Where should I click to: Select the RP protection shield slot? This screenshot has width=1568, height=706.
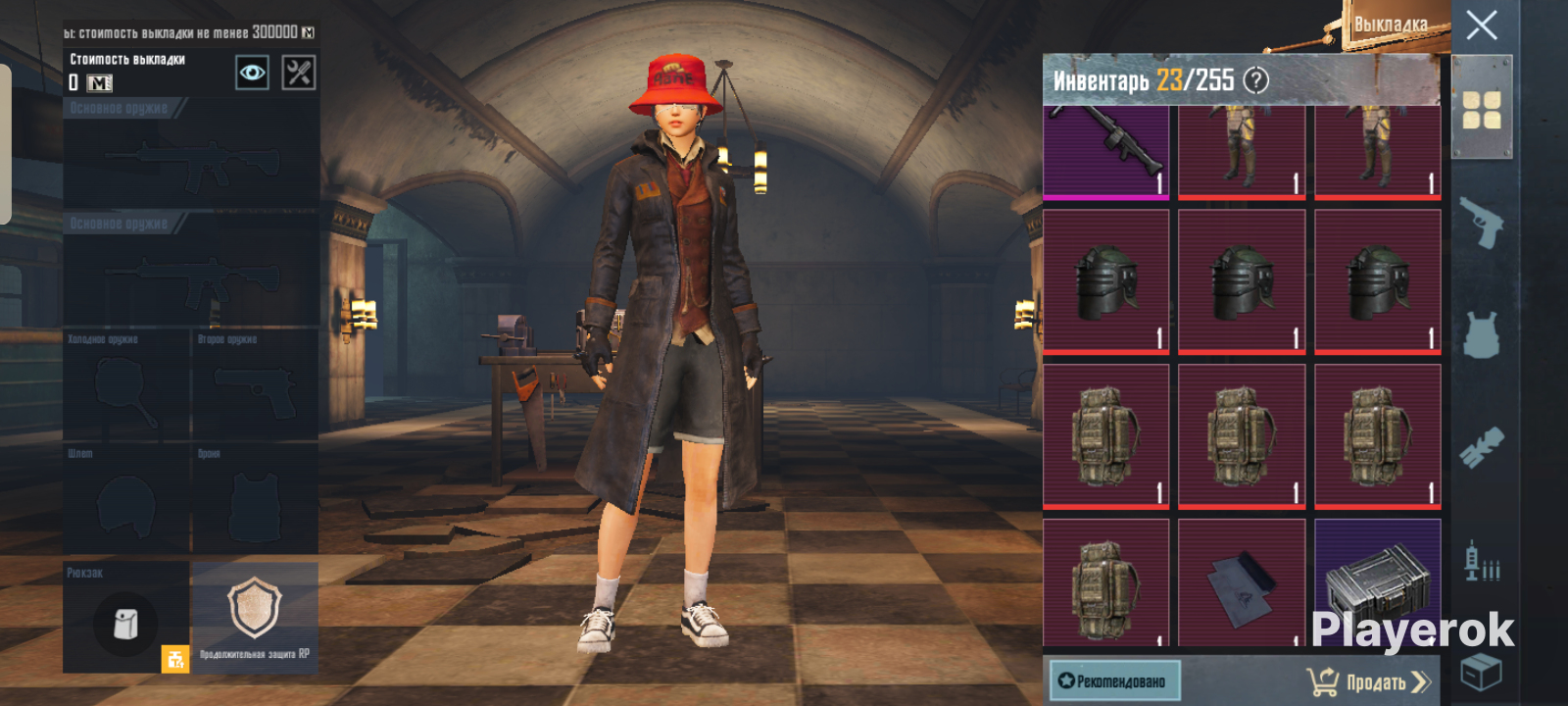click(x=255, y=618)
